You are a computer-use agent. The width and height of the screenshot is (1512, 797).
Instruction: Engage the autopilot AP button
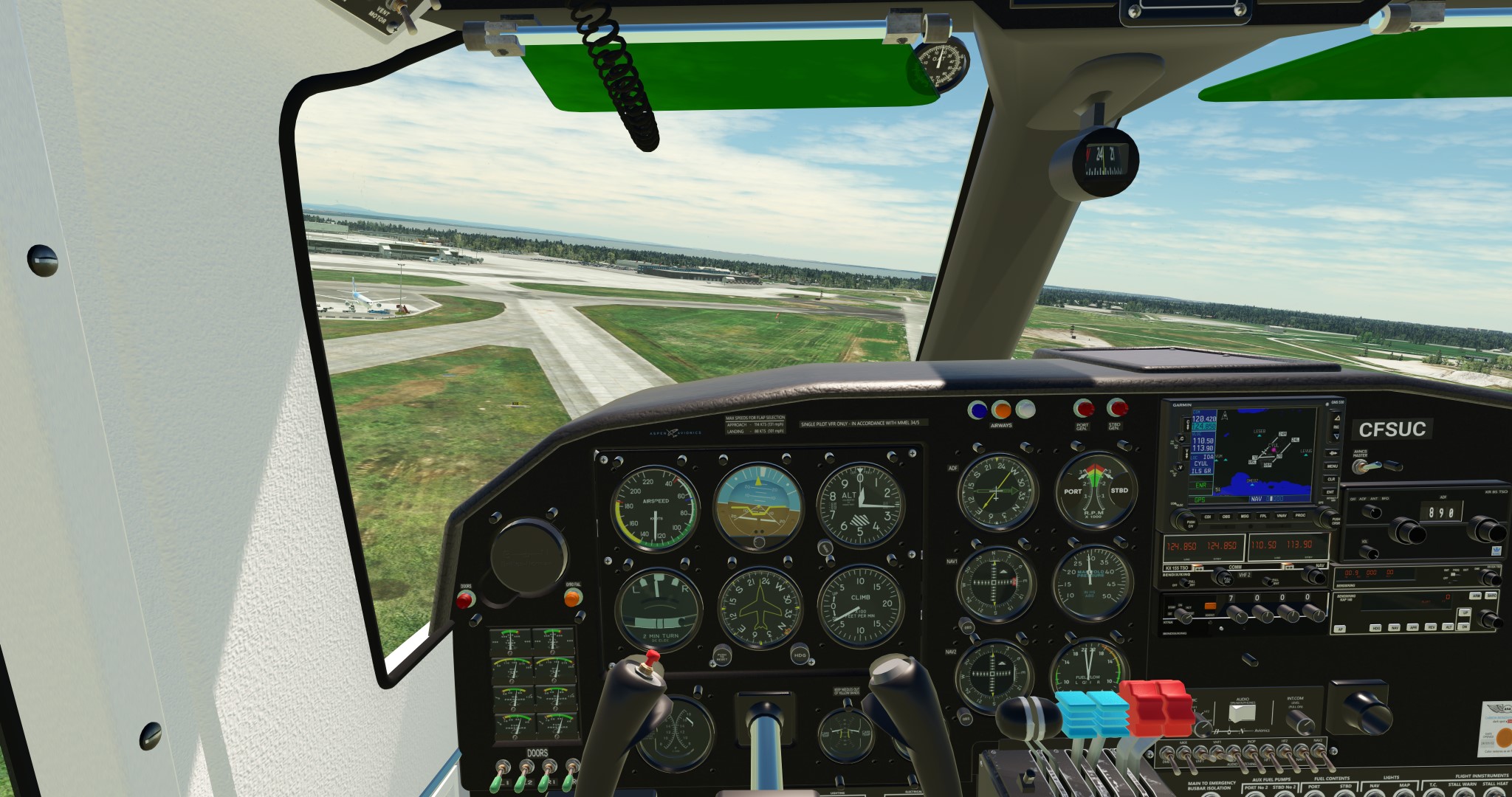[x=1339, y=629]
